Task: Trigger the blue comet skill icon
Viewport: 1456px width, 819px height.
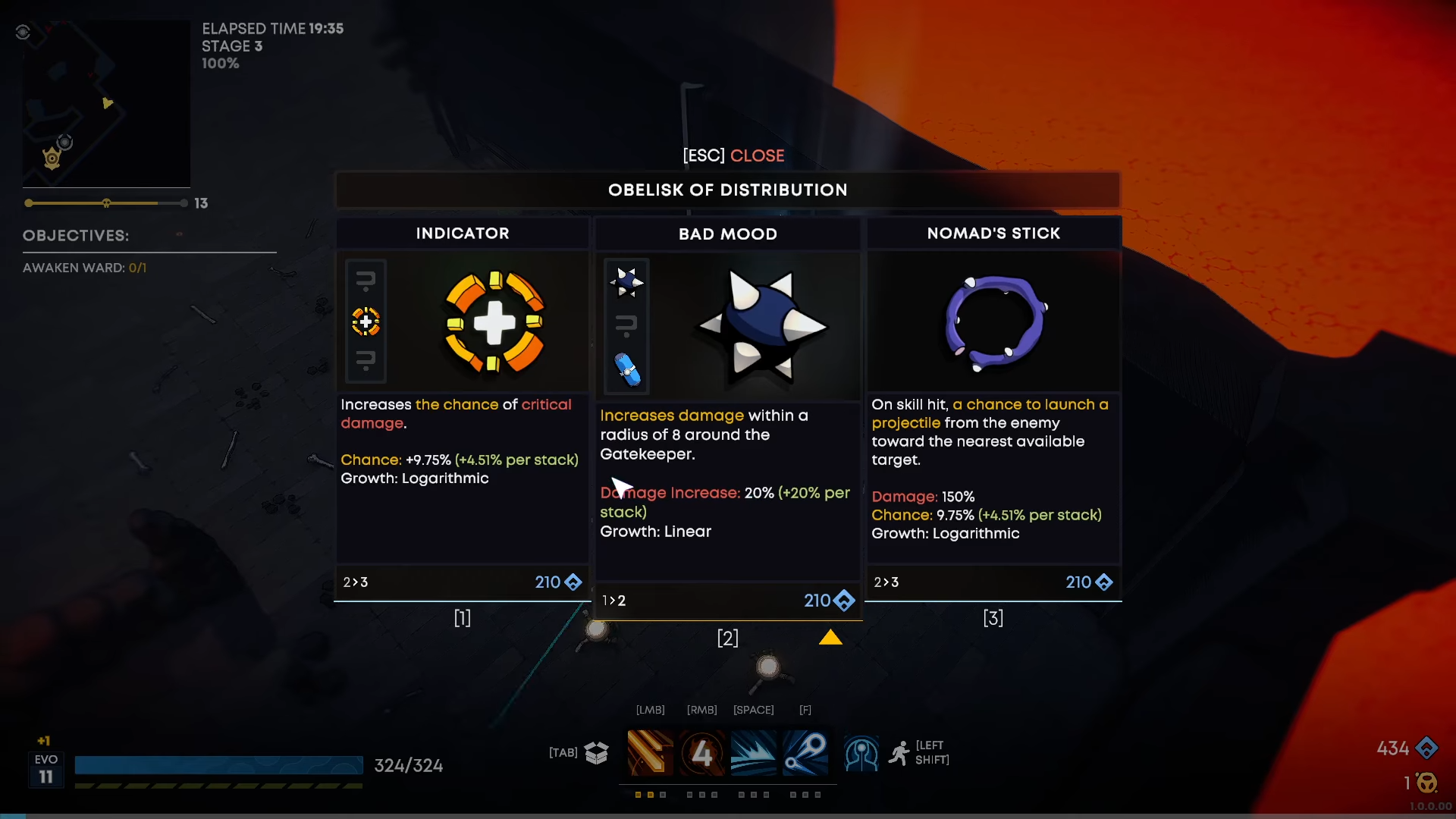Action: (805, 752)
